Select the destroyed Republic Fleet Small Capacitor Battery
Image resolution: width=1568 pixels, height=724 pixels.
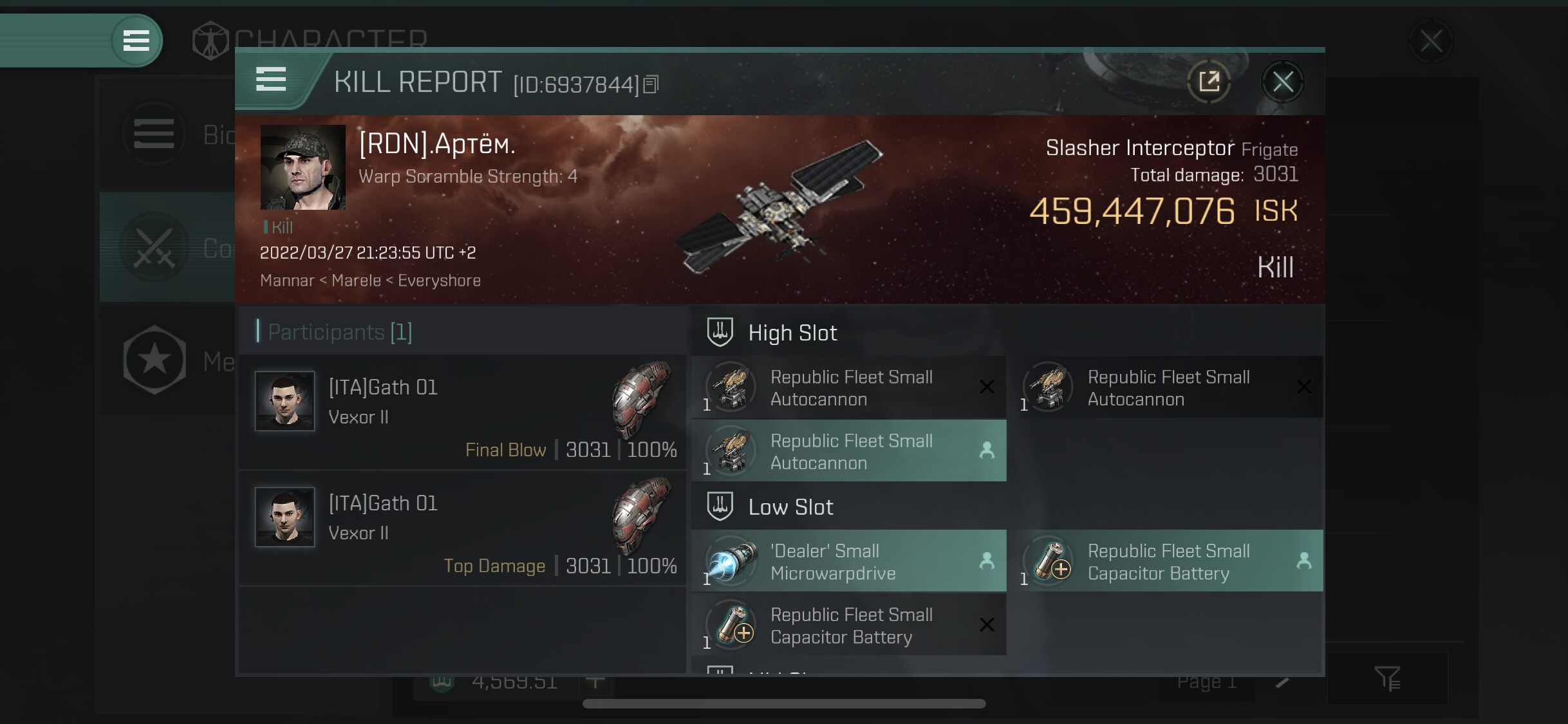848,625
